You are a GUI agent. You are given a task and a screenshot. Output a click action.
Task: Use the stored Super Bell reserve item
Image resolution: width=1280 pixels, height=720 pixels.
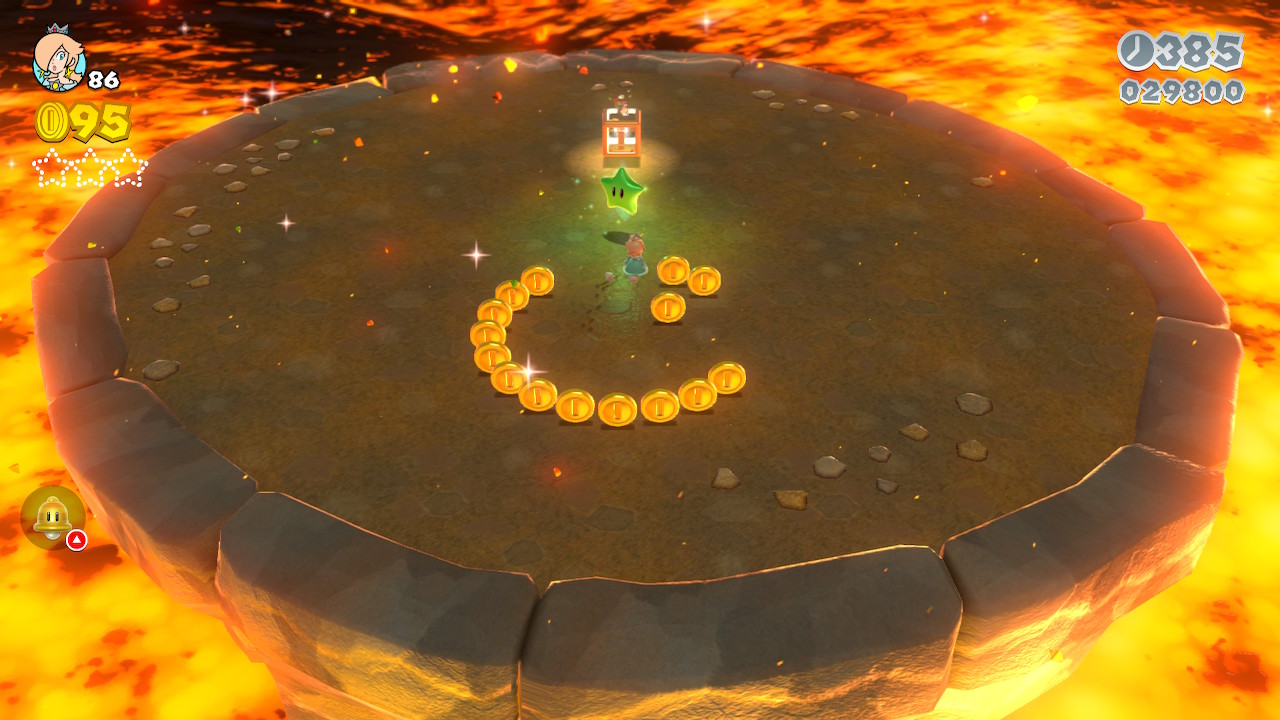coord(52,516)
